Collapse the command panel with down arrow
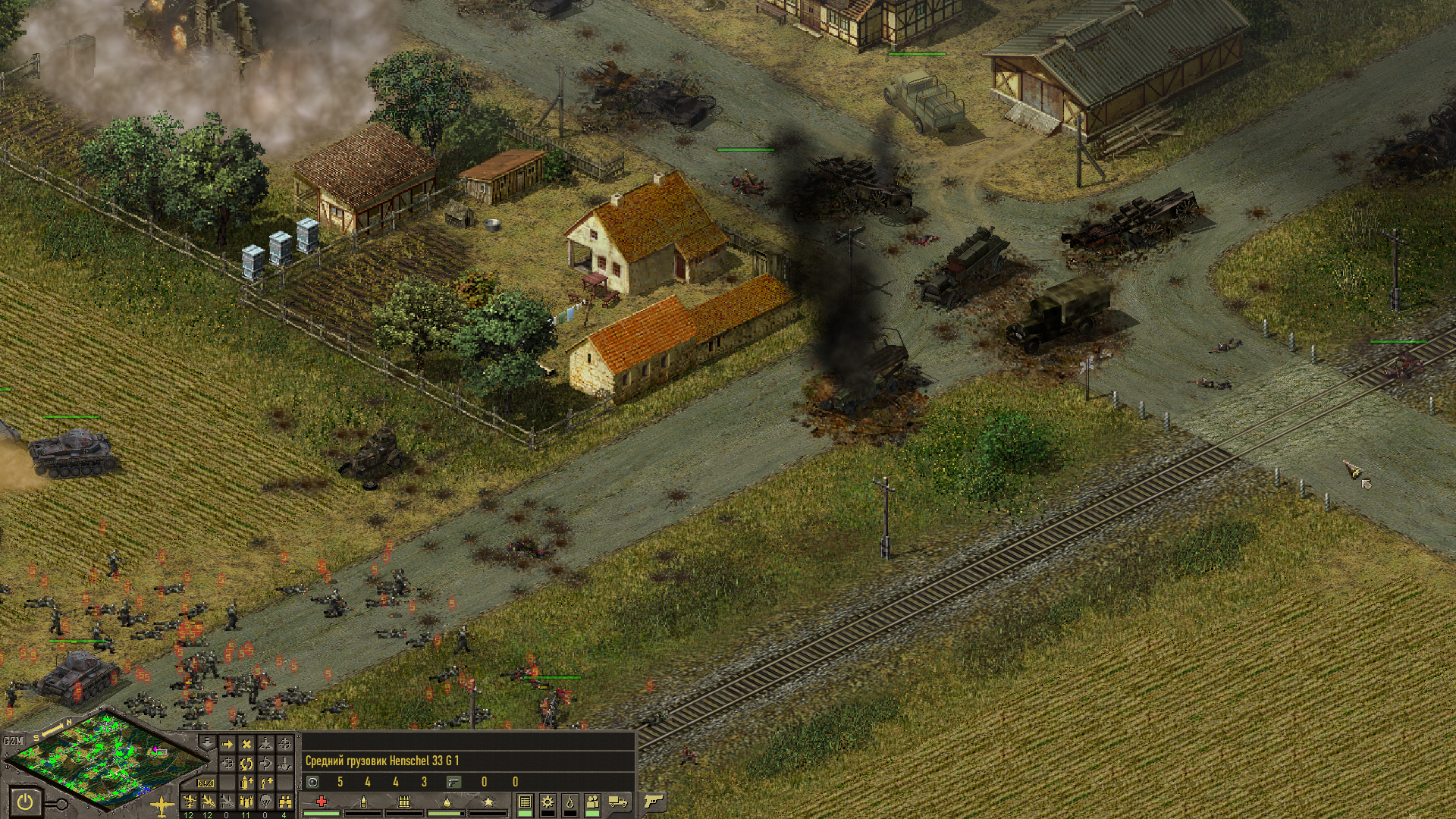 point(206,742)
